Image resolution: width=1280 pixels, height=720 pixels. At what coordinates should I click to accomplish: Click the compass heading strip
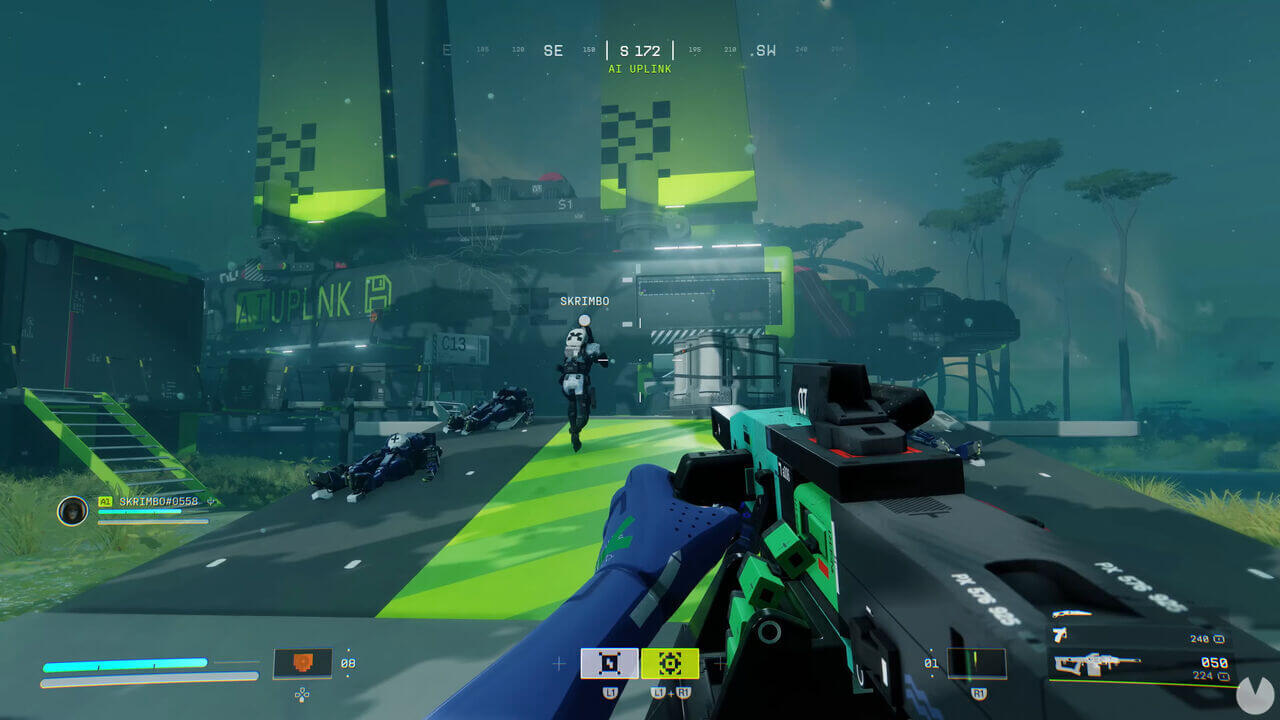point(640,50)
